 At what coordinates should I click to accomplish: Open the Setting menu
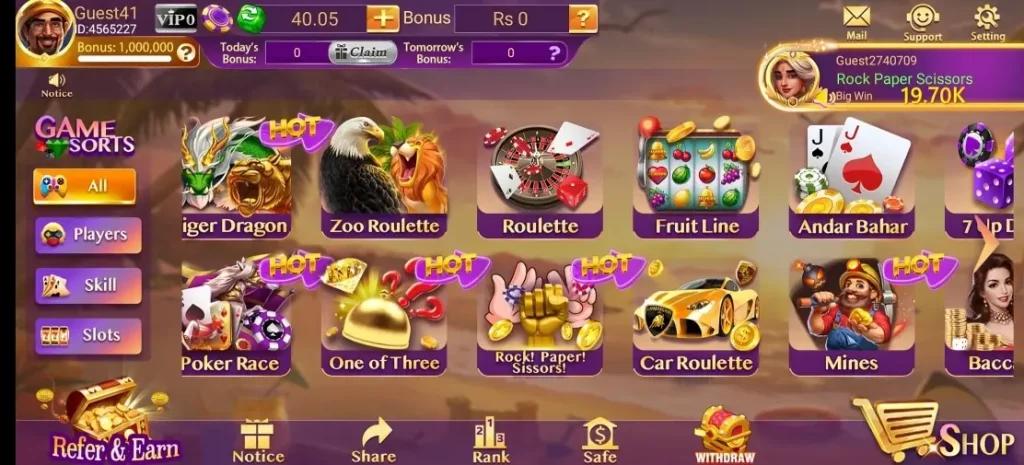(x=987, y=21)
